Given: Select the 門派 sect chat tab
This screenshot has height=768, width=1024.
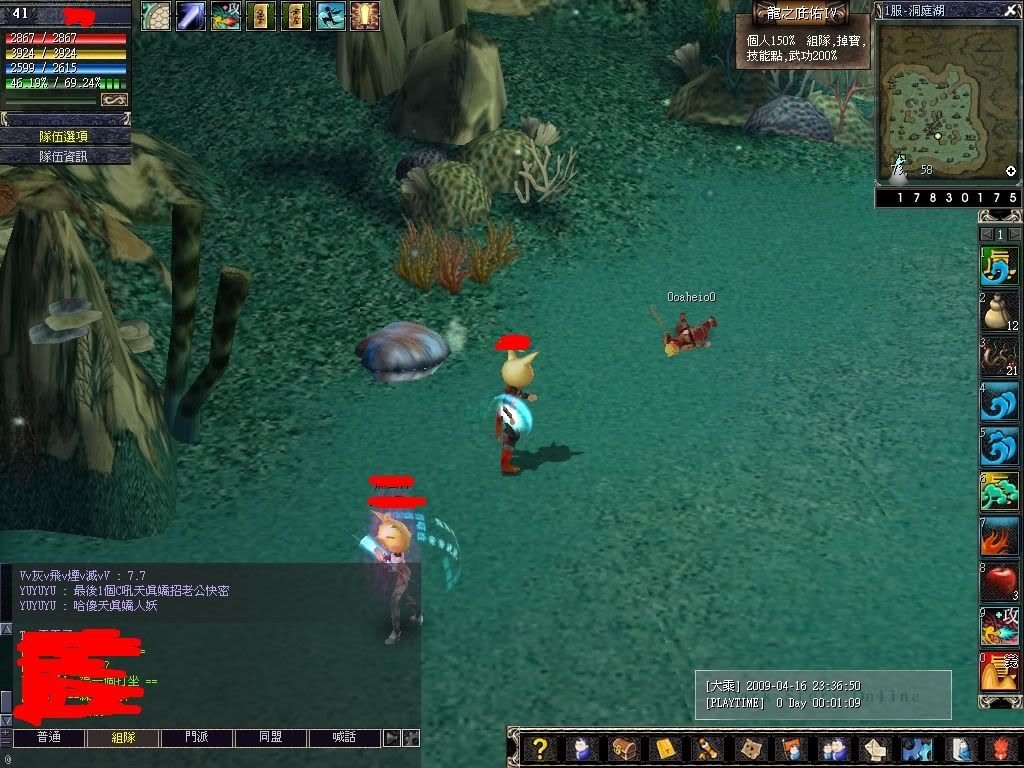Looking at the screenshot, I should pyautogui.click(x=196, y=738).
